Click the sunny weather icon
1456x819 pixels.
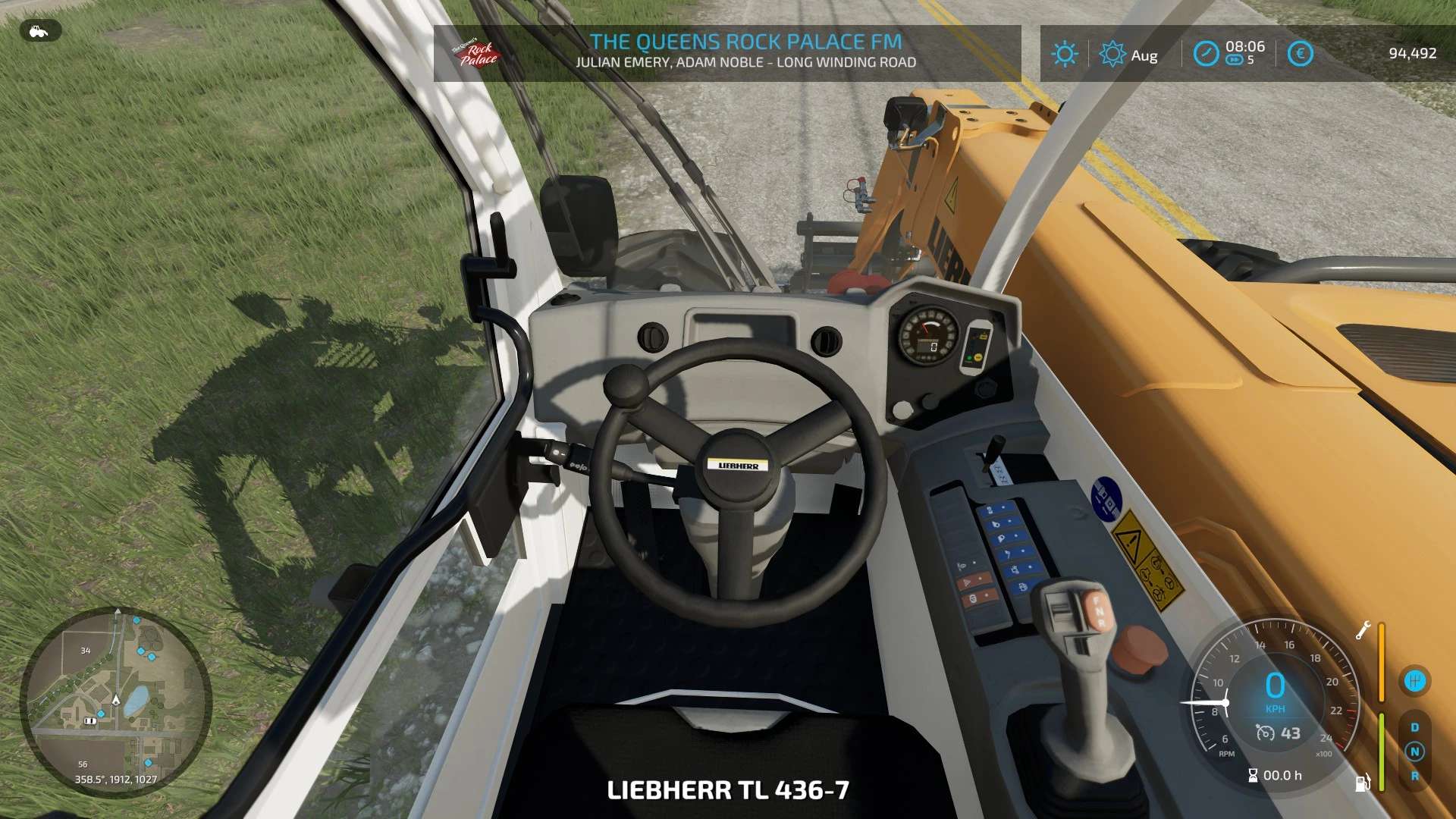pyautogui.click(x=1064, y=54)
